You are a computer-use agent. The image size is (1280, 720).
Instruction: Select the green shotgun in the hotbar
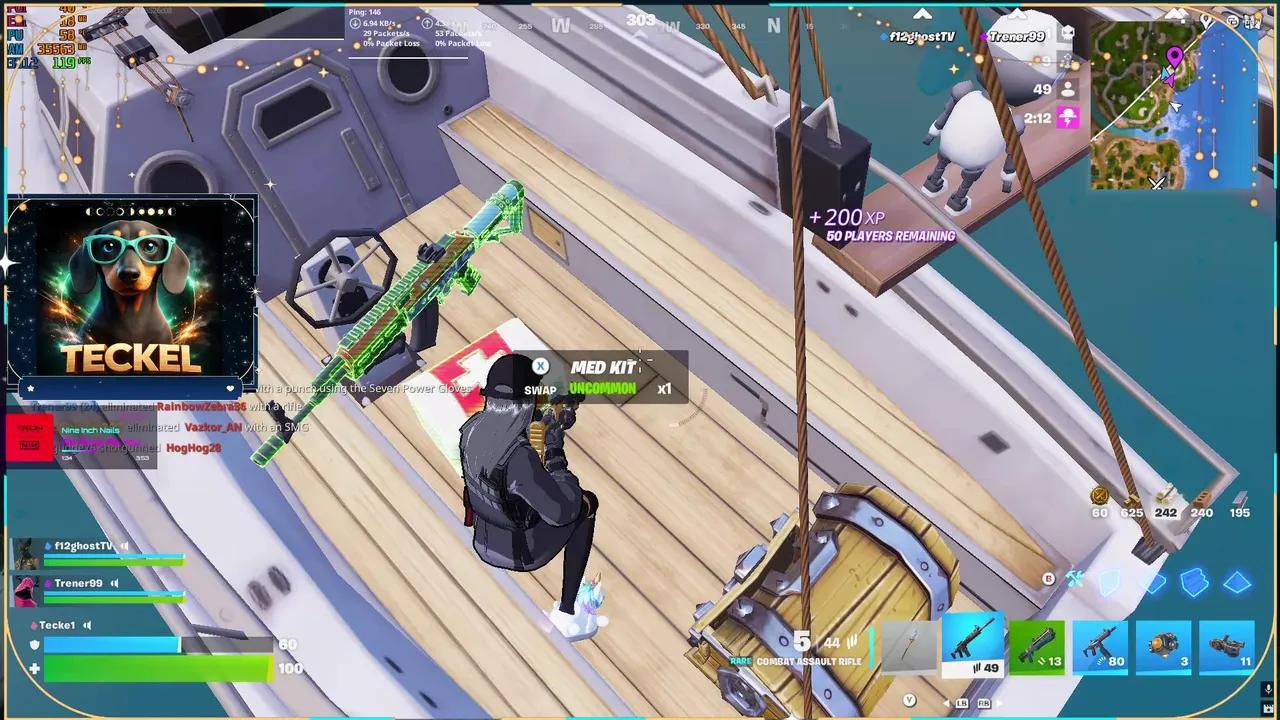coord(1038,645)
